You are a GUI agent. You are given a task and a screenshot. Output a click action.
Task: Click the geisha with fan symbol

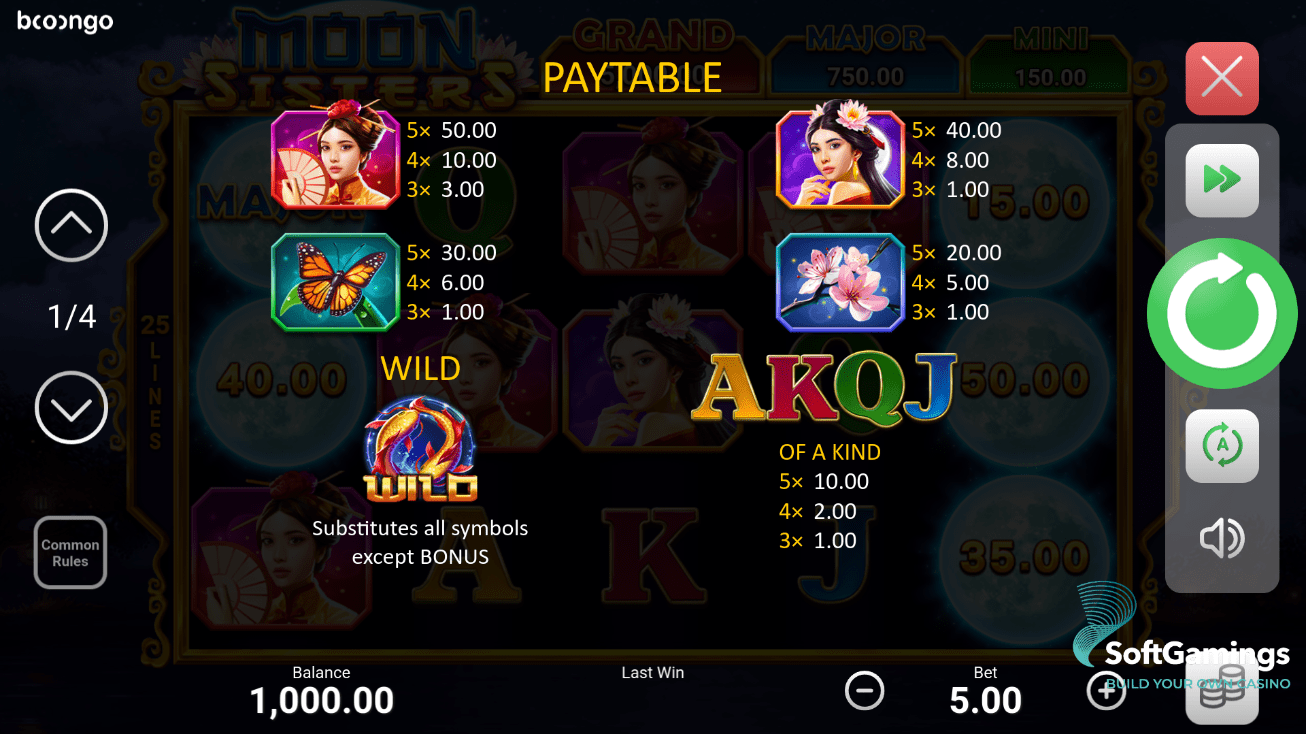pyautogui.click(x=335, y=160)
